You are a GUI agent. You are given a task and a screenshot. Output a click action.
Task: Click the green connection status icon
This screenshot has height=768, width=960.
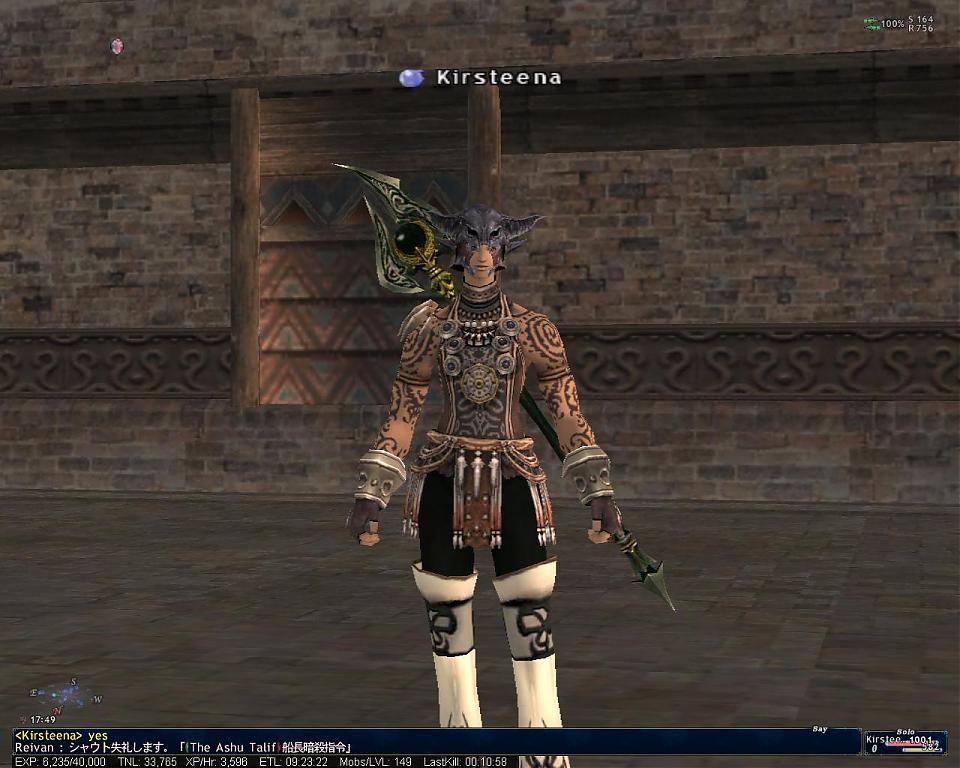tap(872, 23)
